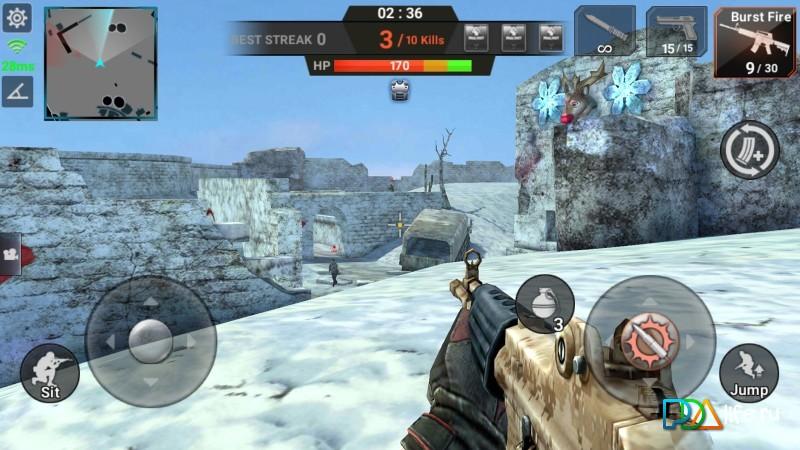Throw a grenade with the grenade button

pos(545,303)
